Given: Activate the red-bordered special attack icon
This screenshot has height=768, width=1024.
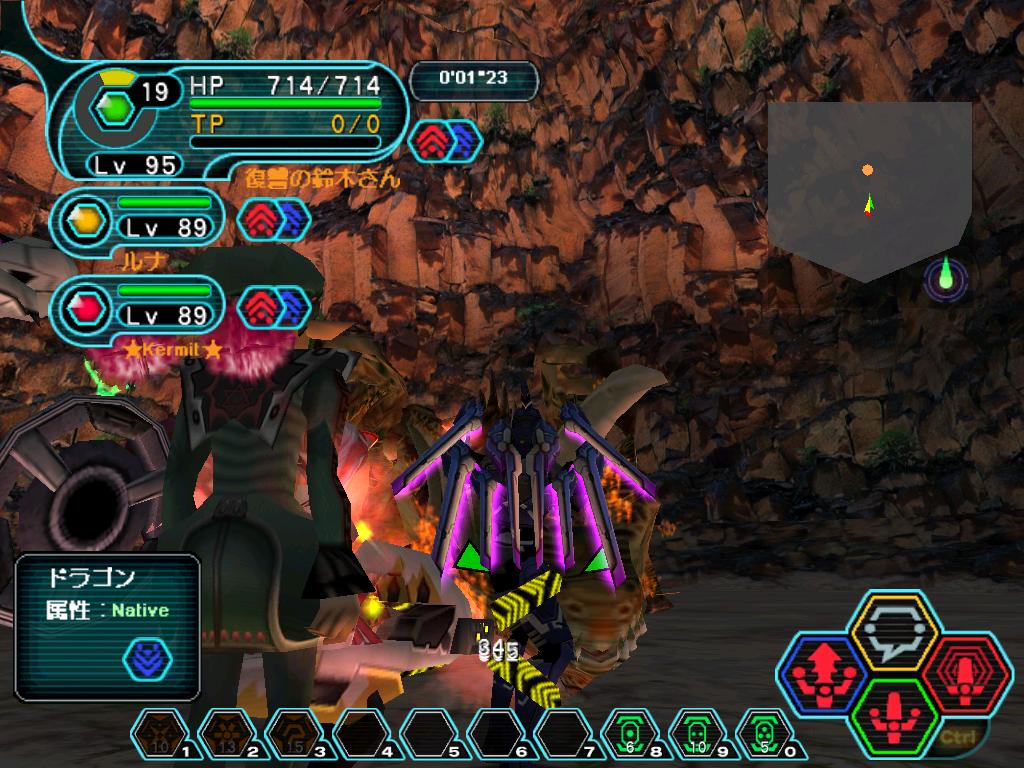Looking at the screenshot, I should tap(966, 673).
